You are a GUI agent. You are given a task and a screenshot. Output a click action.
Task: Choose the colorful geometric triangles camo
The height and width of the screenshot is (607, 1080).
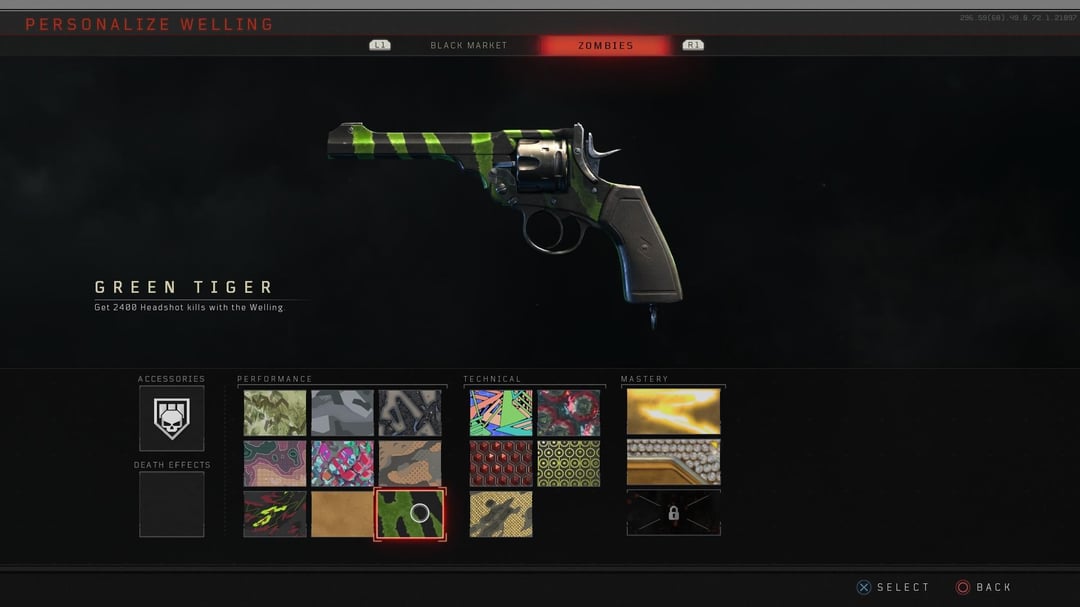[x=501, y=412]
